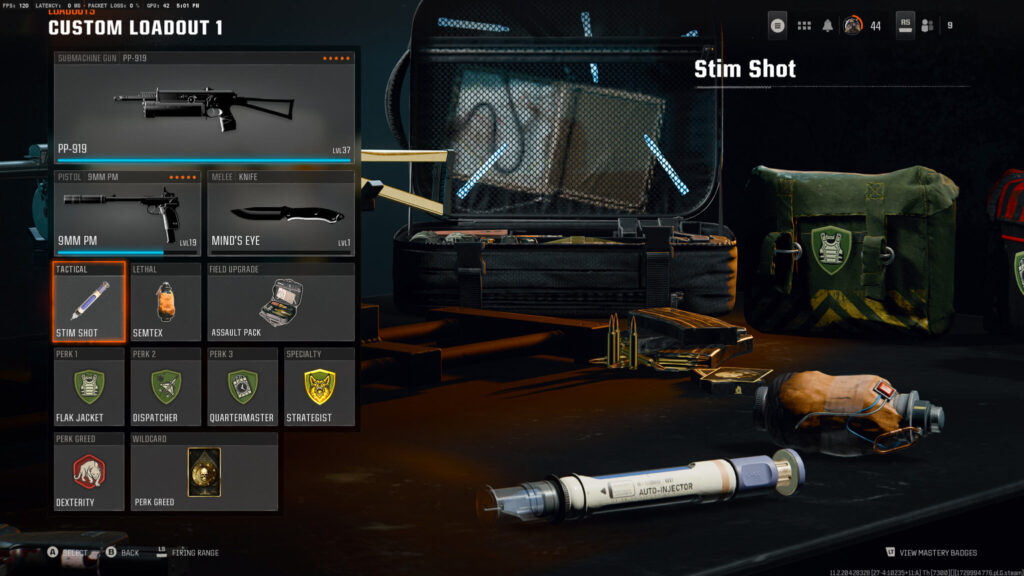Choose the Mind's Eye melee knife slot
Screen dimensions: 1024x576
pos(280,213)
